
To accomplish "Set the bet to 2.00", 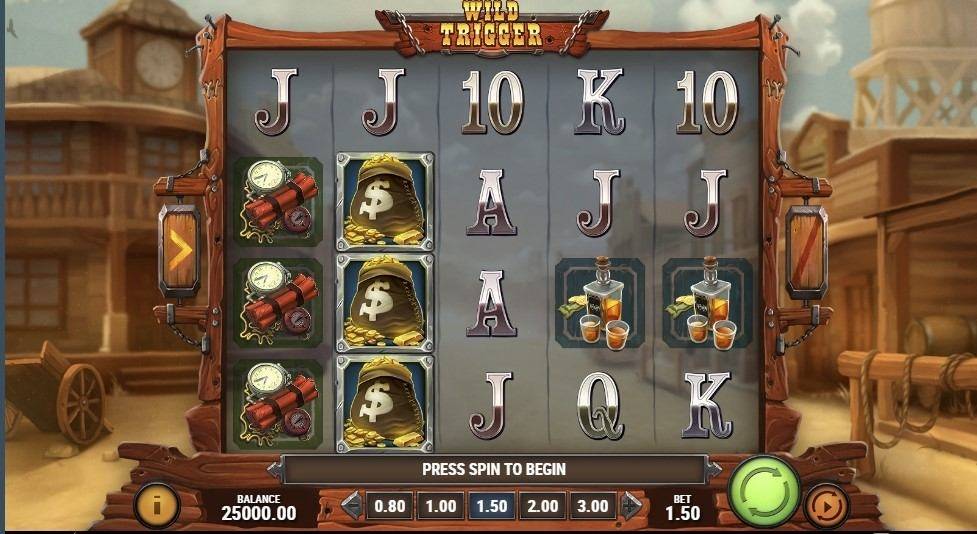I will coord(542,506).
